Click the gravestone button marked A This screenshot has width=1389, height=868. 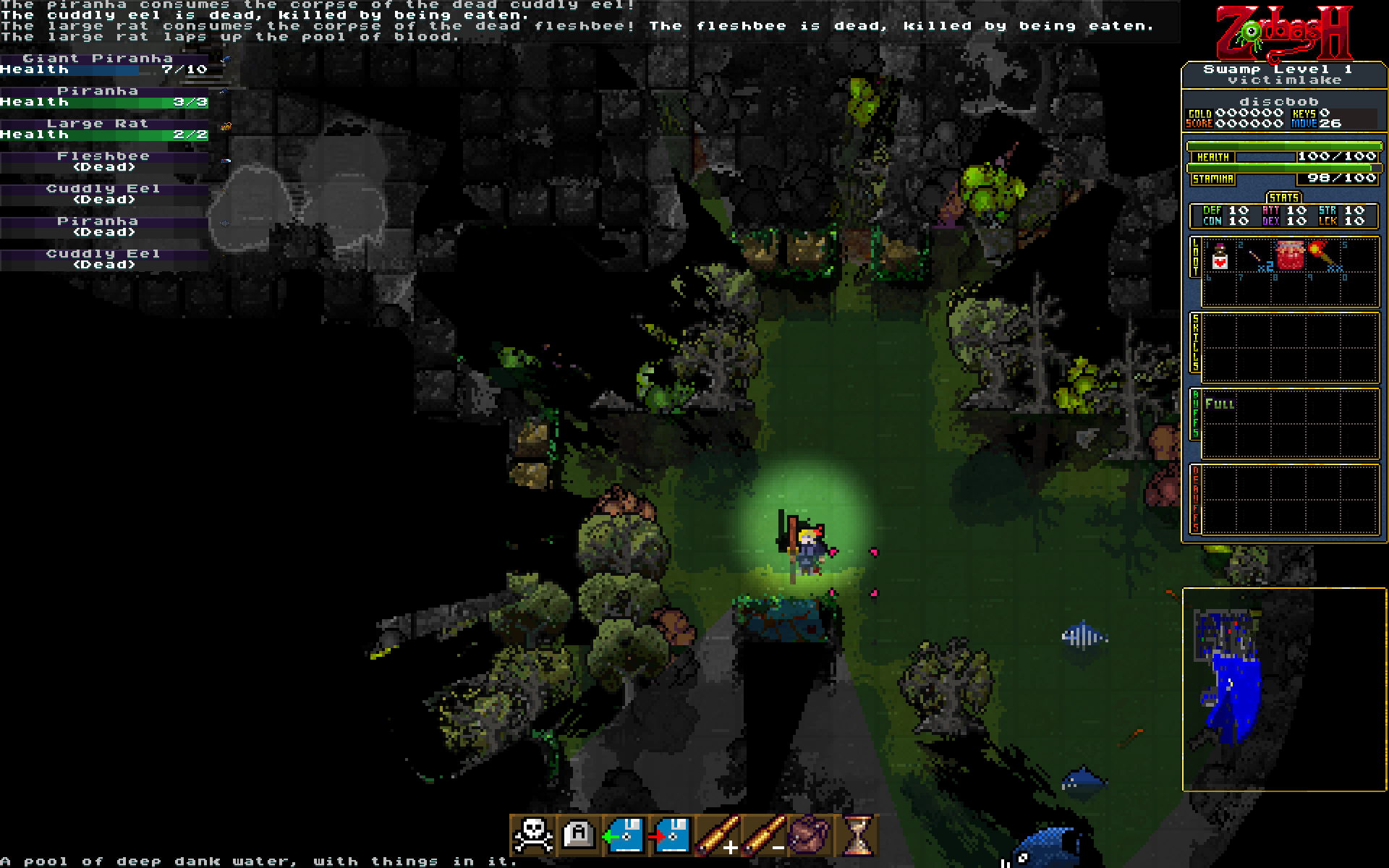click(x=578, y=835)
